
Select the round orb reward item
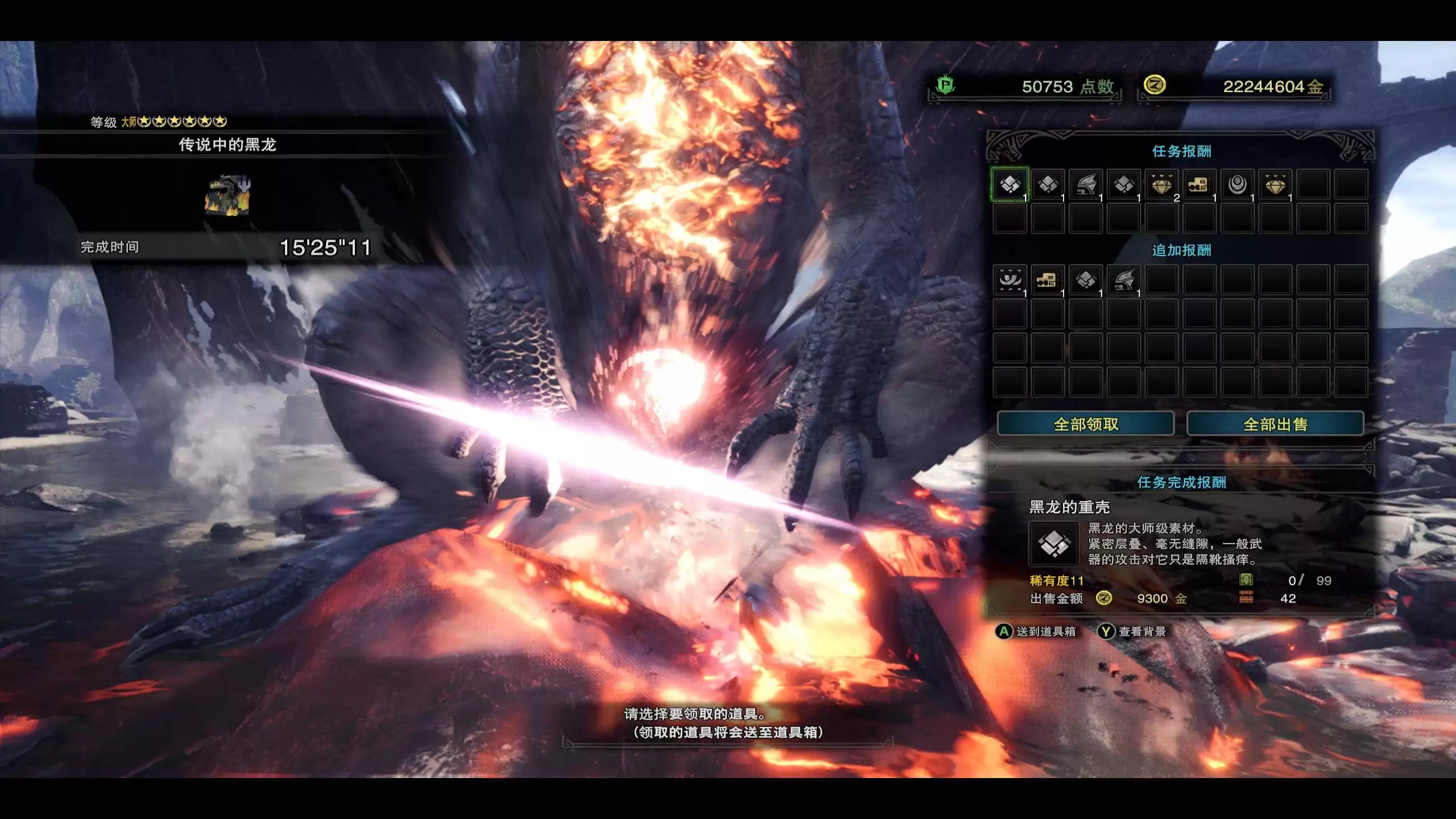click(x=1237, y=185)
